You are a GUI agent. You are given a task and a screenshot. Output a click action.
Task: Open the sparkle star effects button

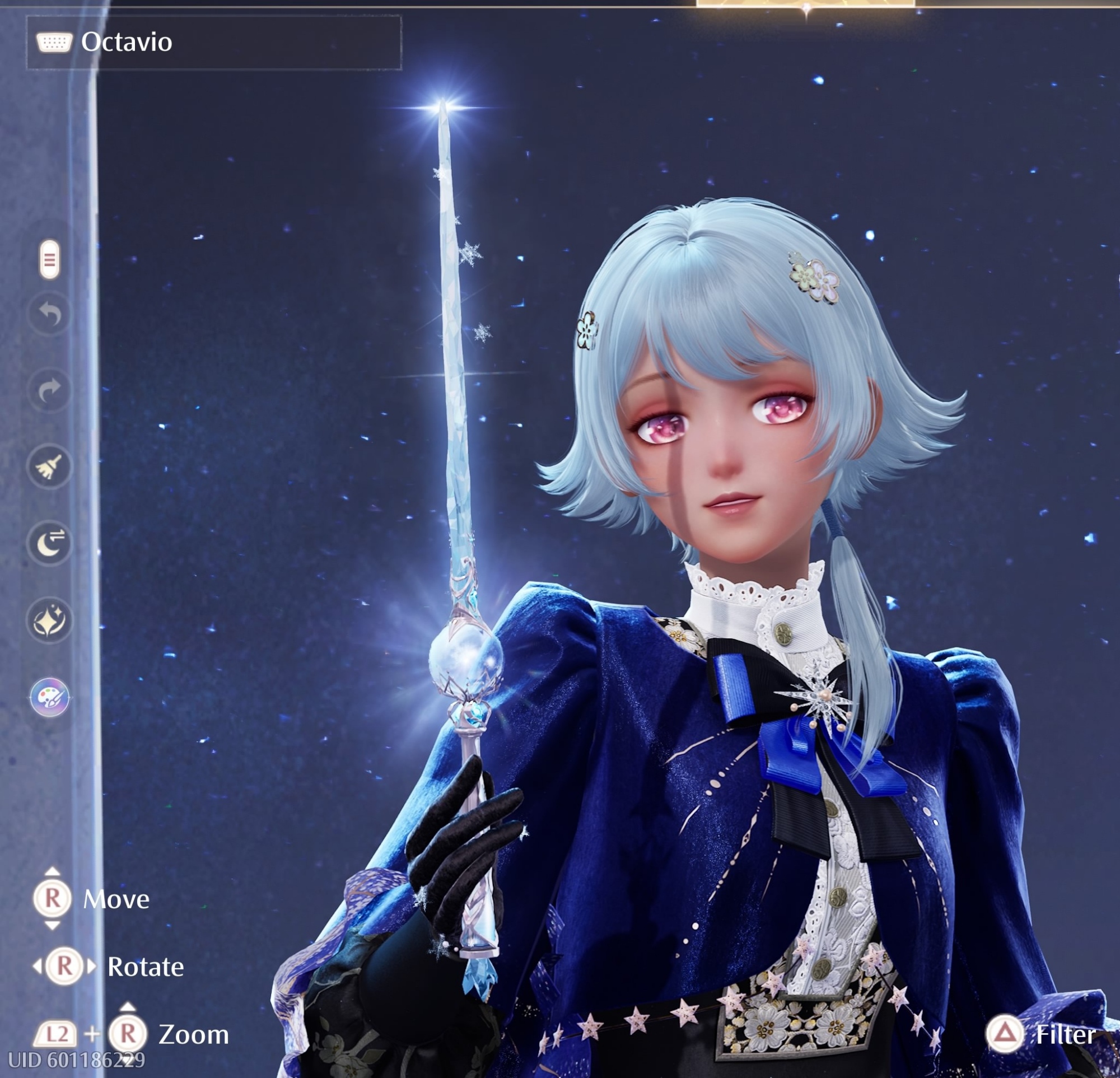point(50,620)
